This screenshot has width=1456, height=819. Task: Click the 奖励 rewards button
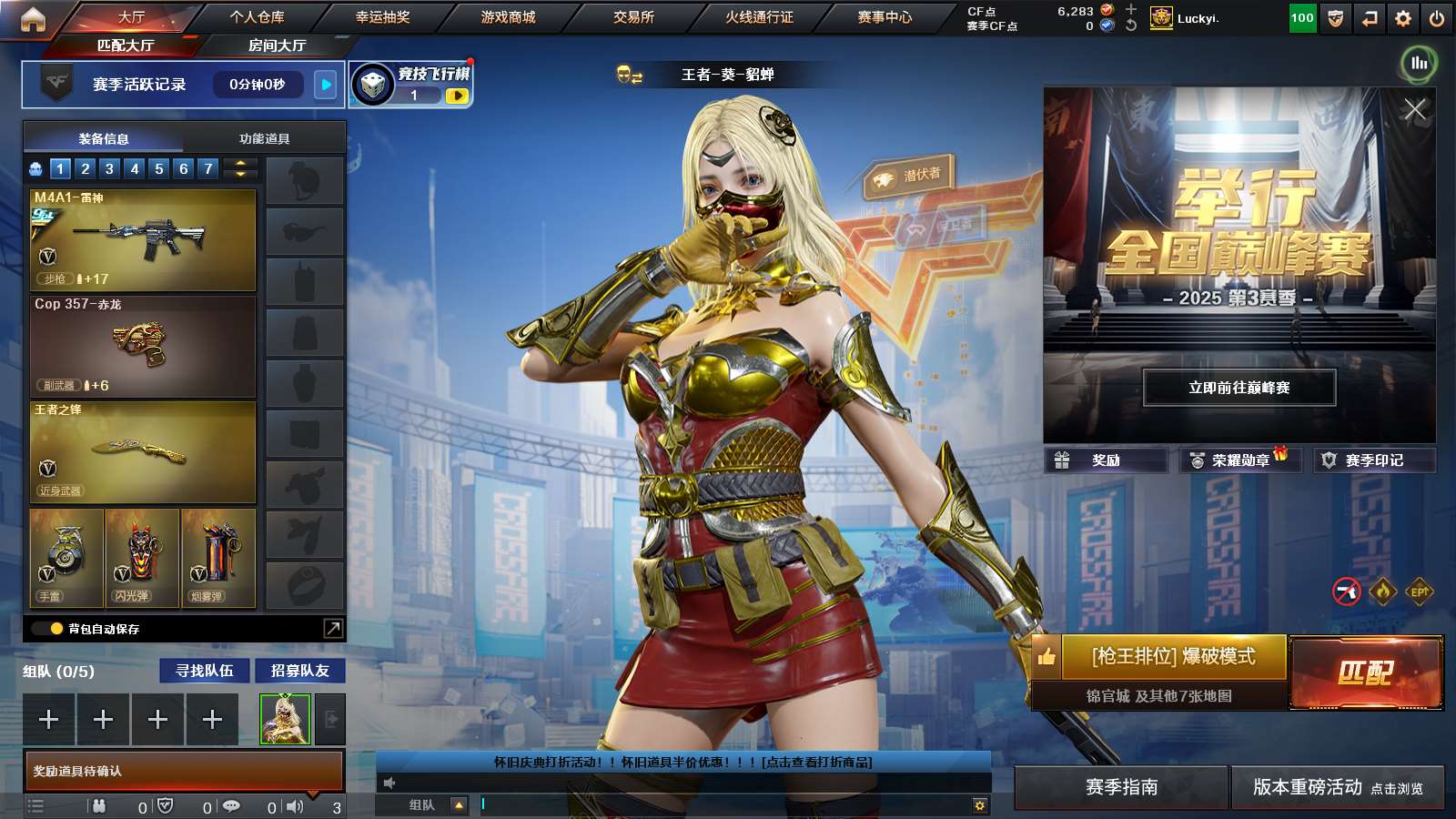pyautogui.click(x=1106, y=460)
